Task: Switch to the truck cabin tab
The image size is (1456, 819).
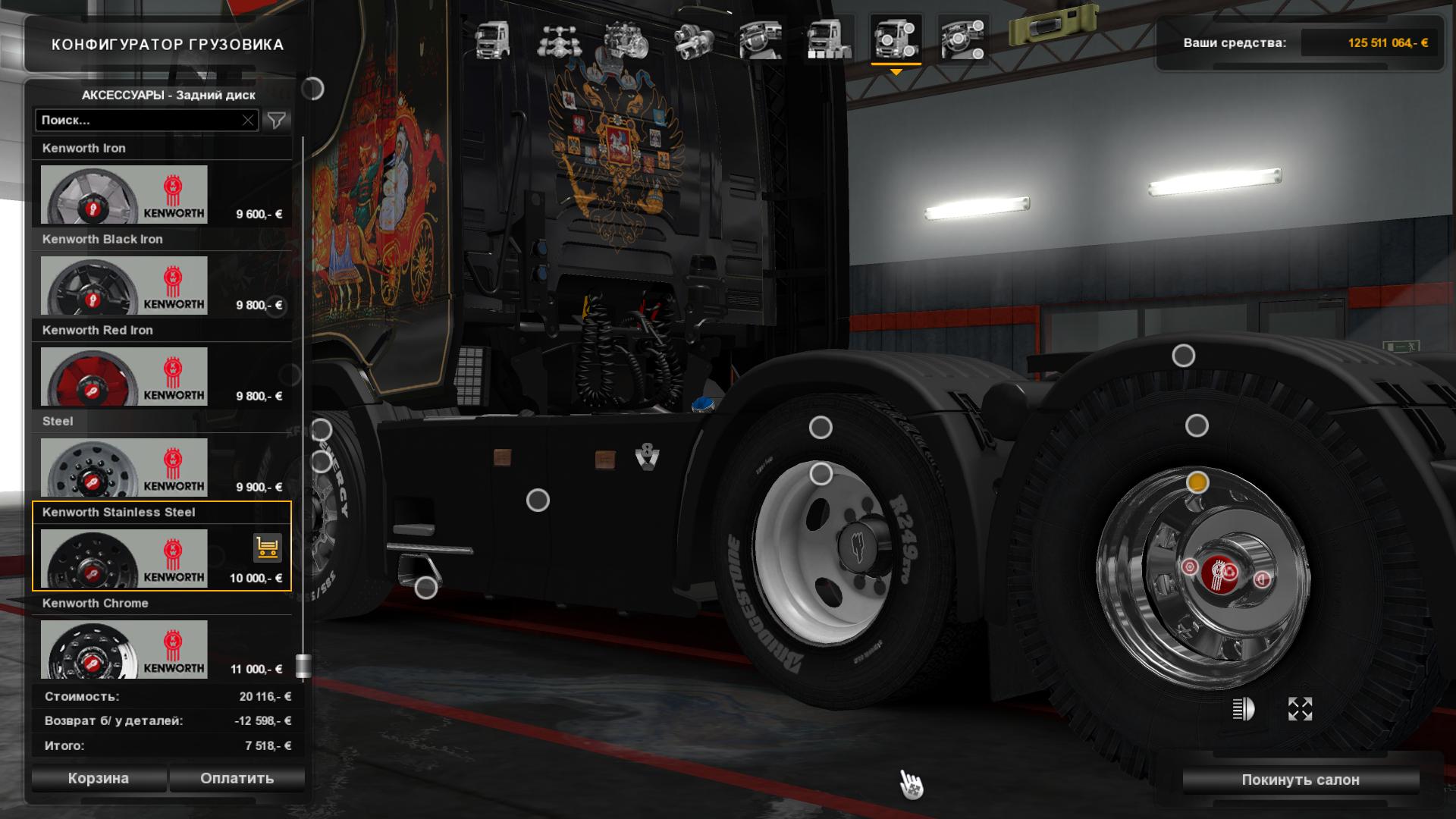Action: pyautogui.click(x=492, y=39)
